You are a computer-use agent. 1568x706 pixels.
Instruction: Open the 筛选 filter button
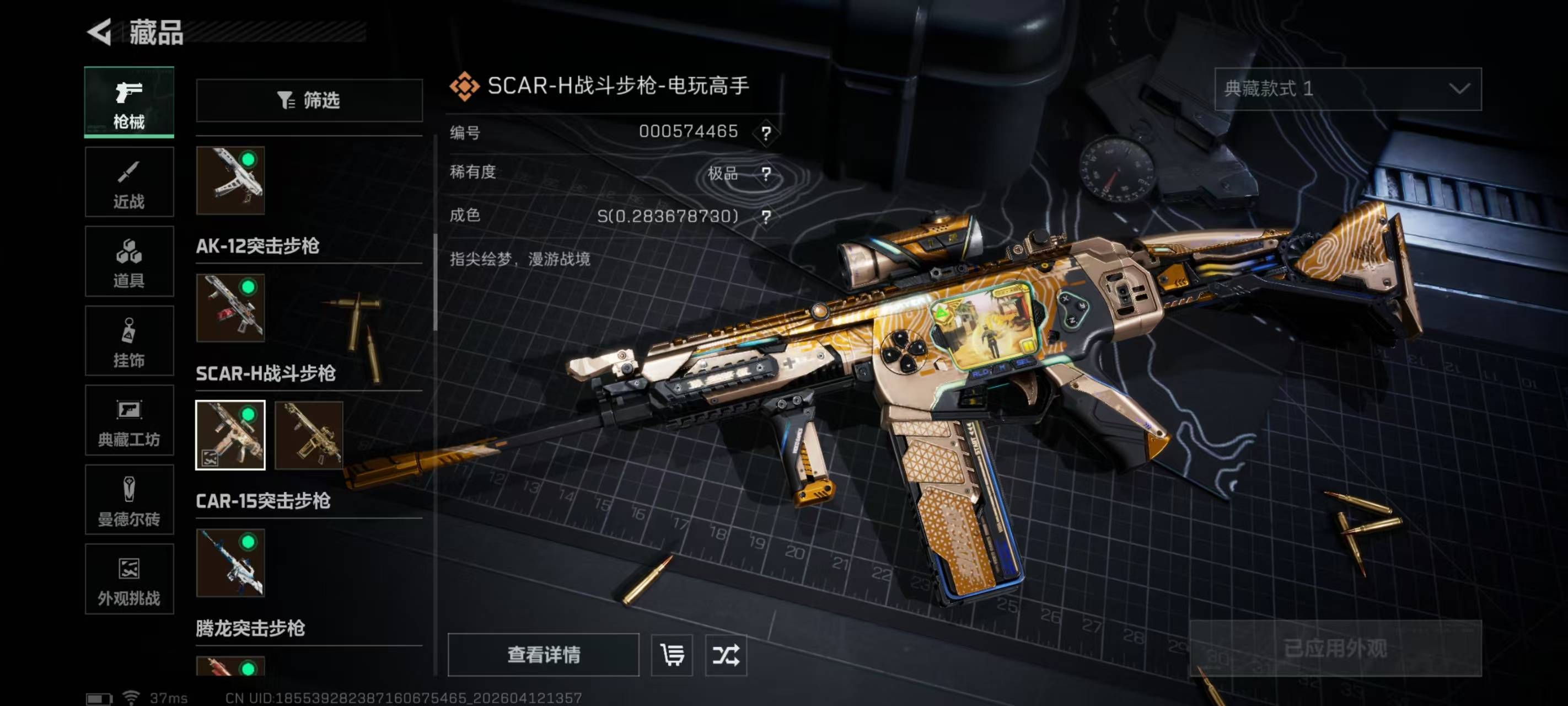pos(309,100)
